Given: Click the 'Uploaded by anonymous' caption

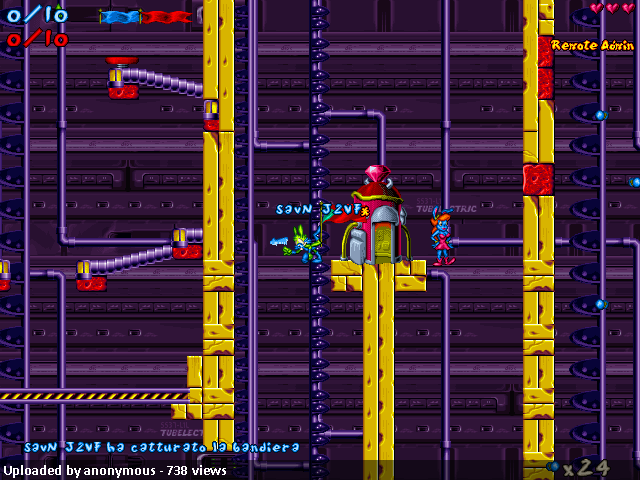Looking at the screenshot, I should point(78,470).
